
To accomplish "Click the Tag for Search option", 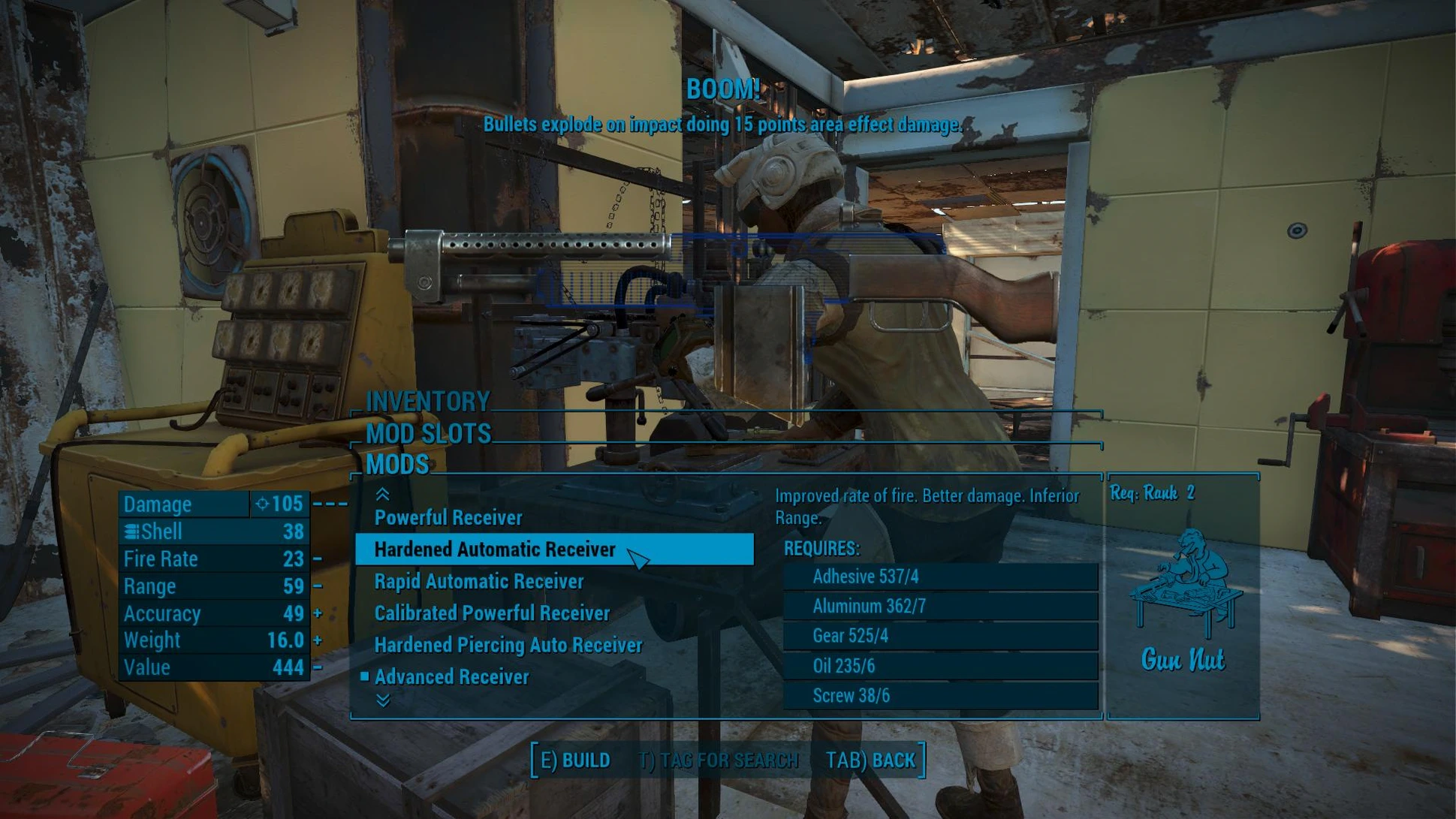I will click(718, 760).
